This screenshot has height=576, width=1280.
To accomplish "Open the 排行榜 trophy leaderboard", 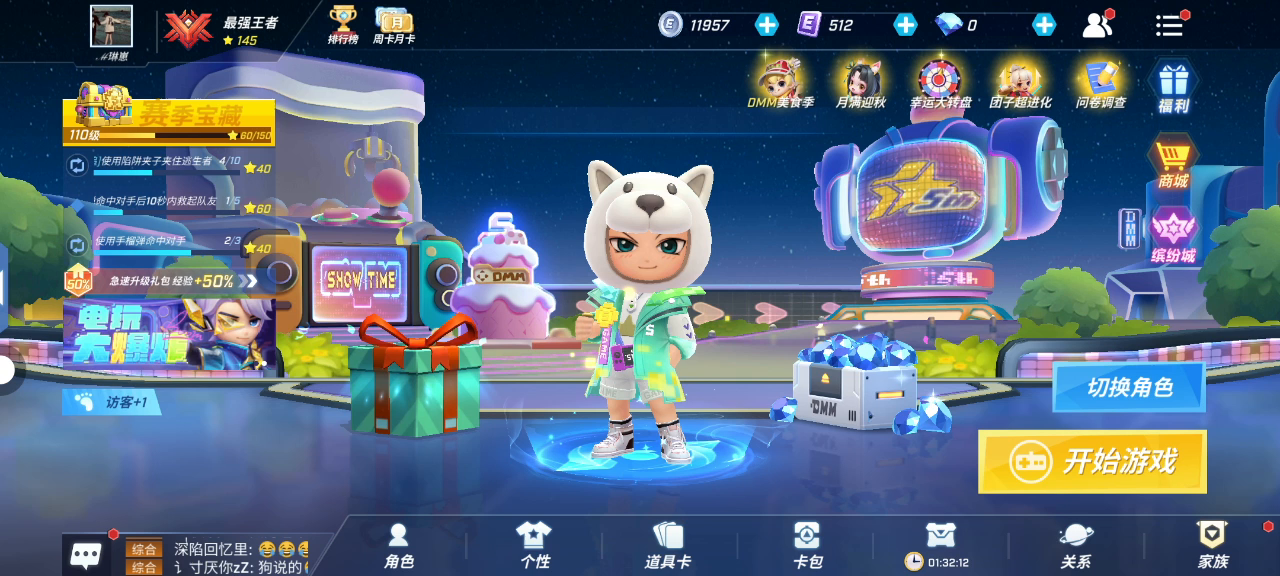I will click(x=343, y=25).
